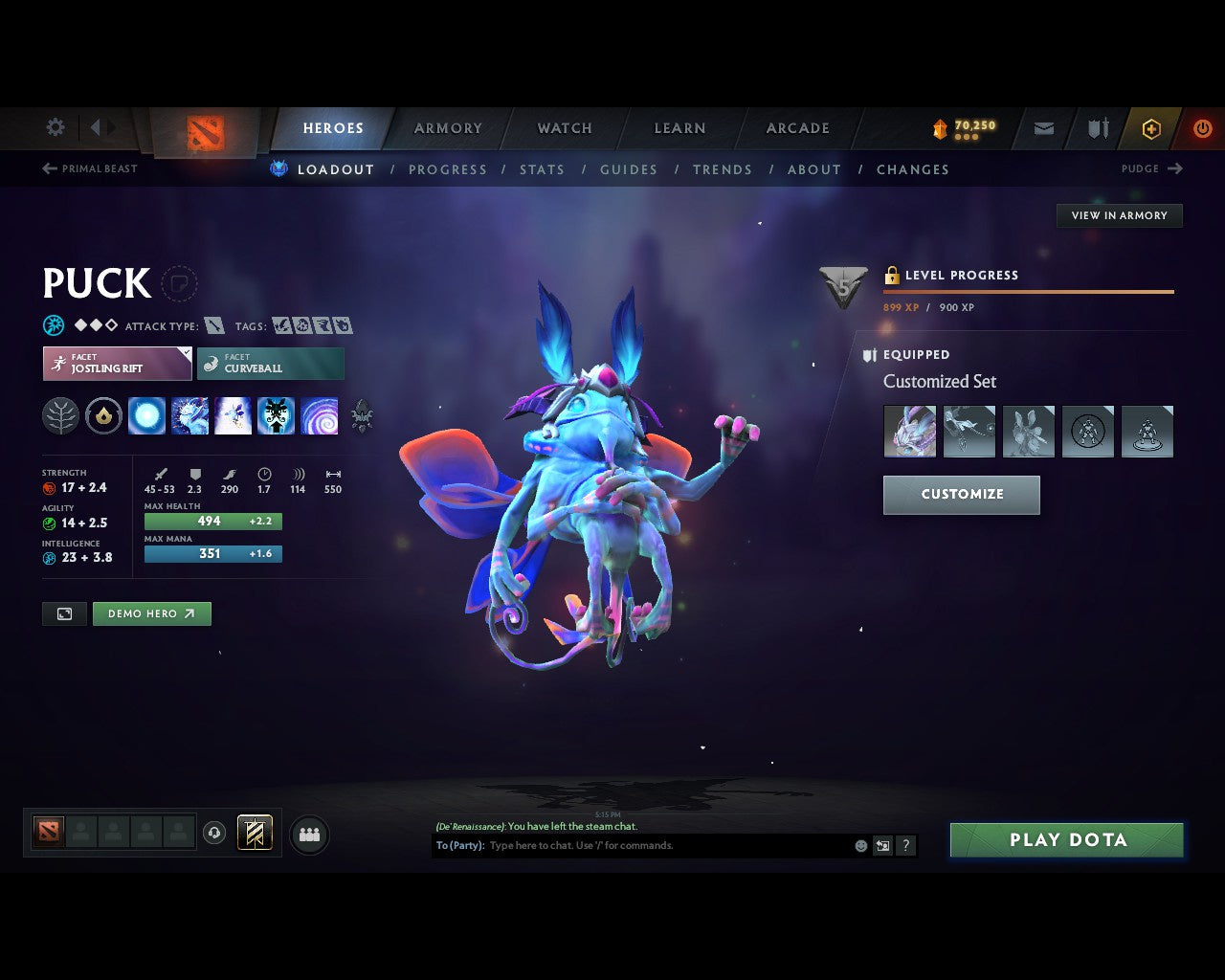Keep the Jostling Rift facet selected

[x=116, y=363]
